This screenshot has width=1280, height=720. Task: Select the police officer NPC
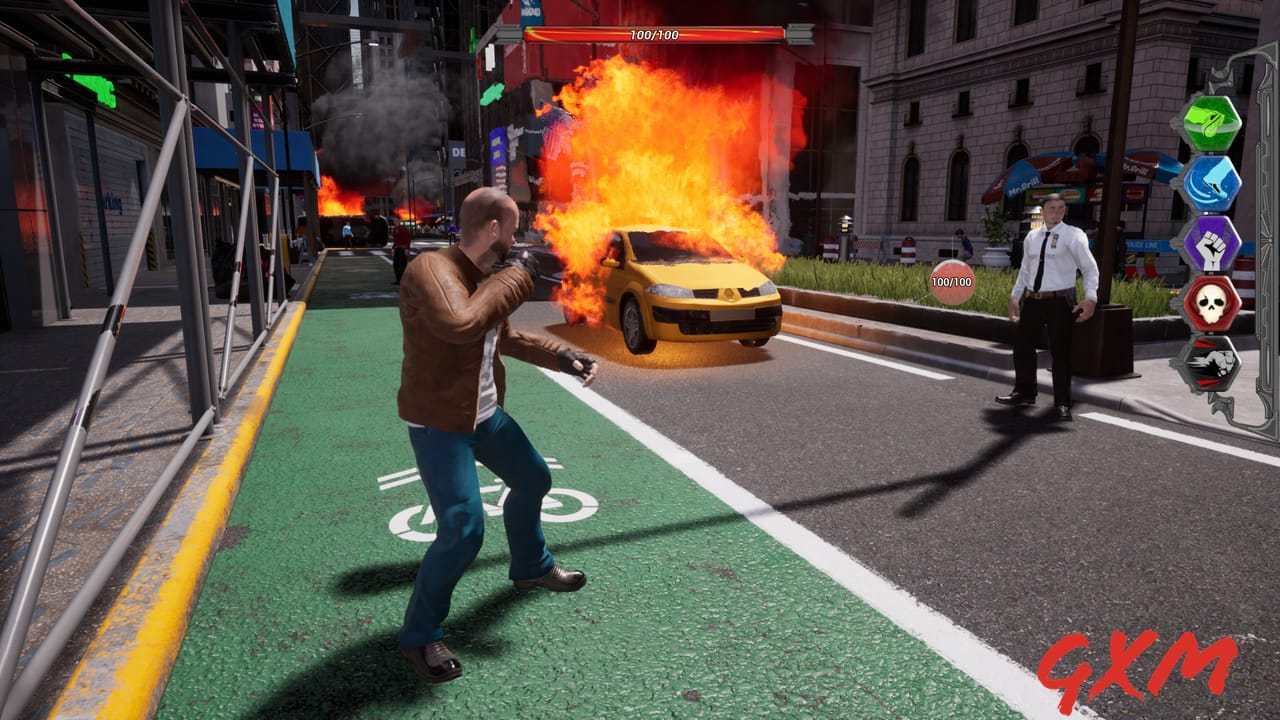[x=1055, y=300]
